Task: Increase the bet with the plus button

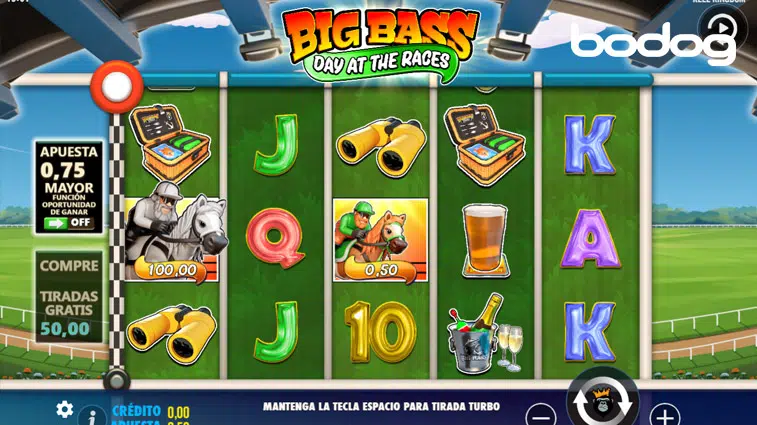Action: point(665,414)
